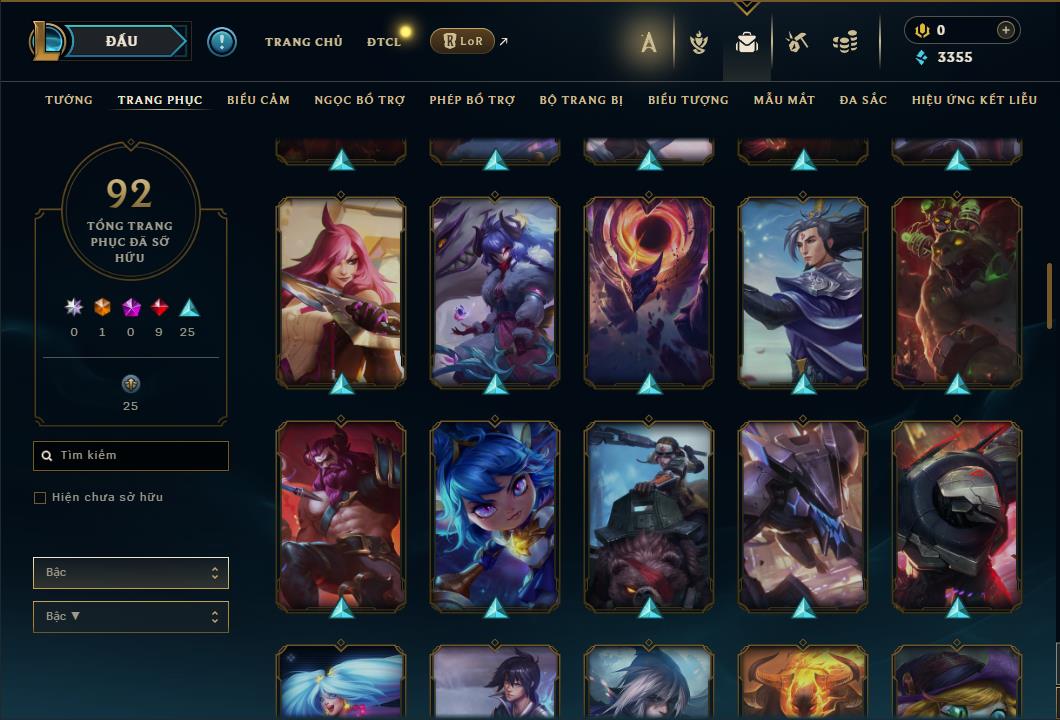
Task: Select the BIỂU CẢM tab
Action: (258, 100)
